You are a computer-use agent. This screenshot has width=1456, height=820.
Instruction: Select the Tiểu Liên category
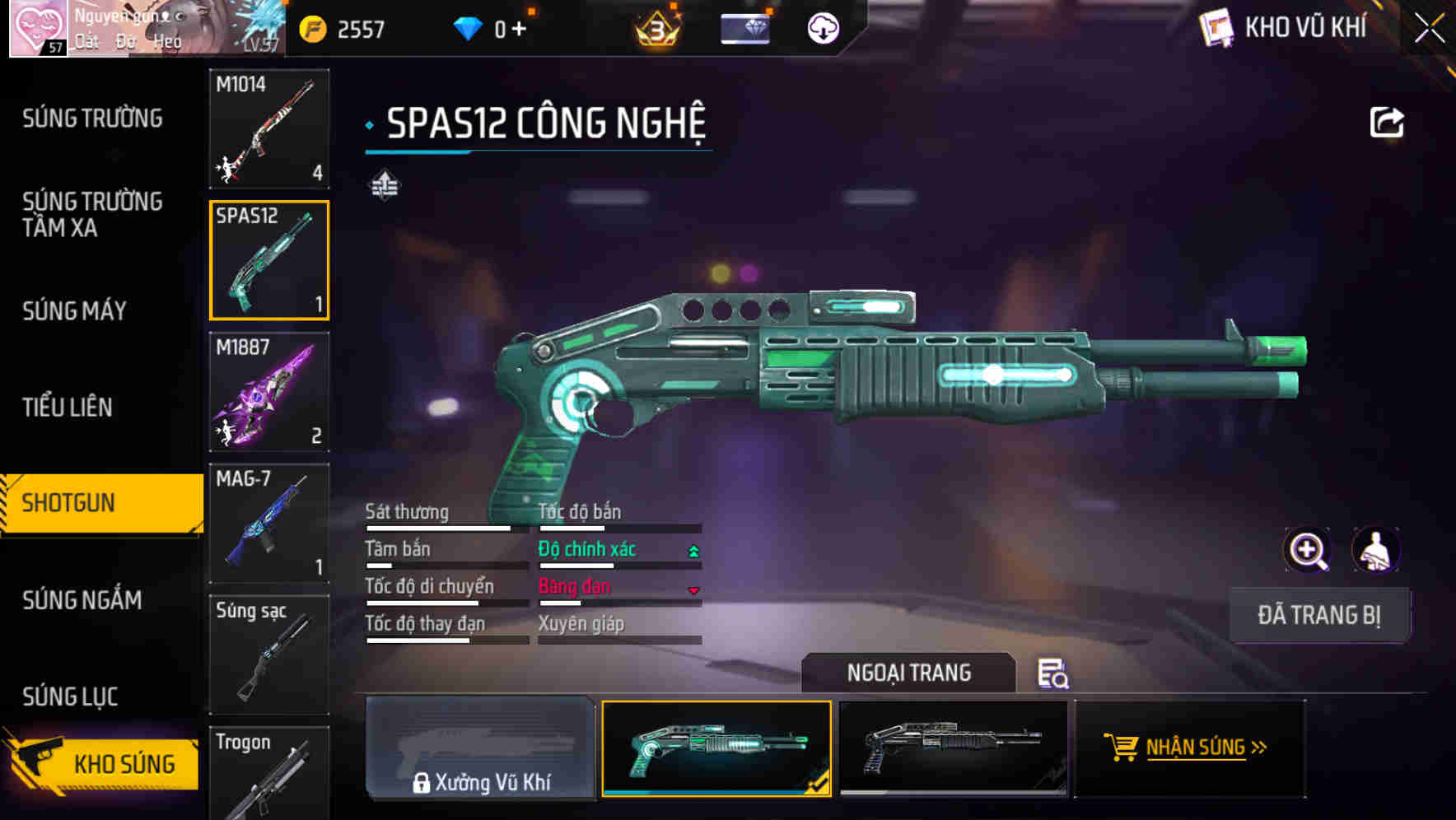(x=68, y=407)
